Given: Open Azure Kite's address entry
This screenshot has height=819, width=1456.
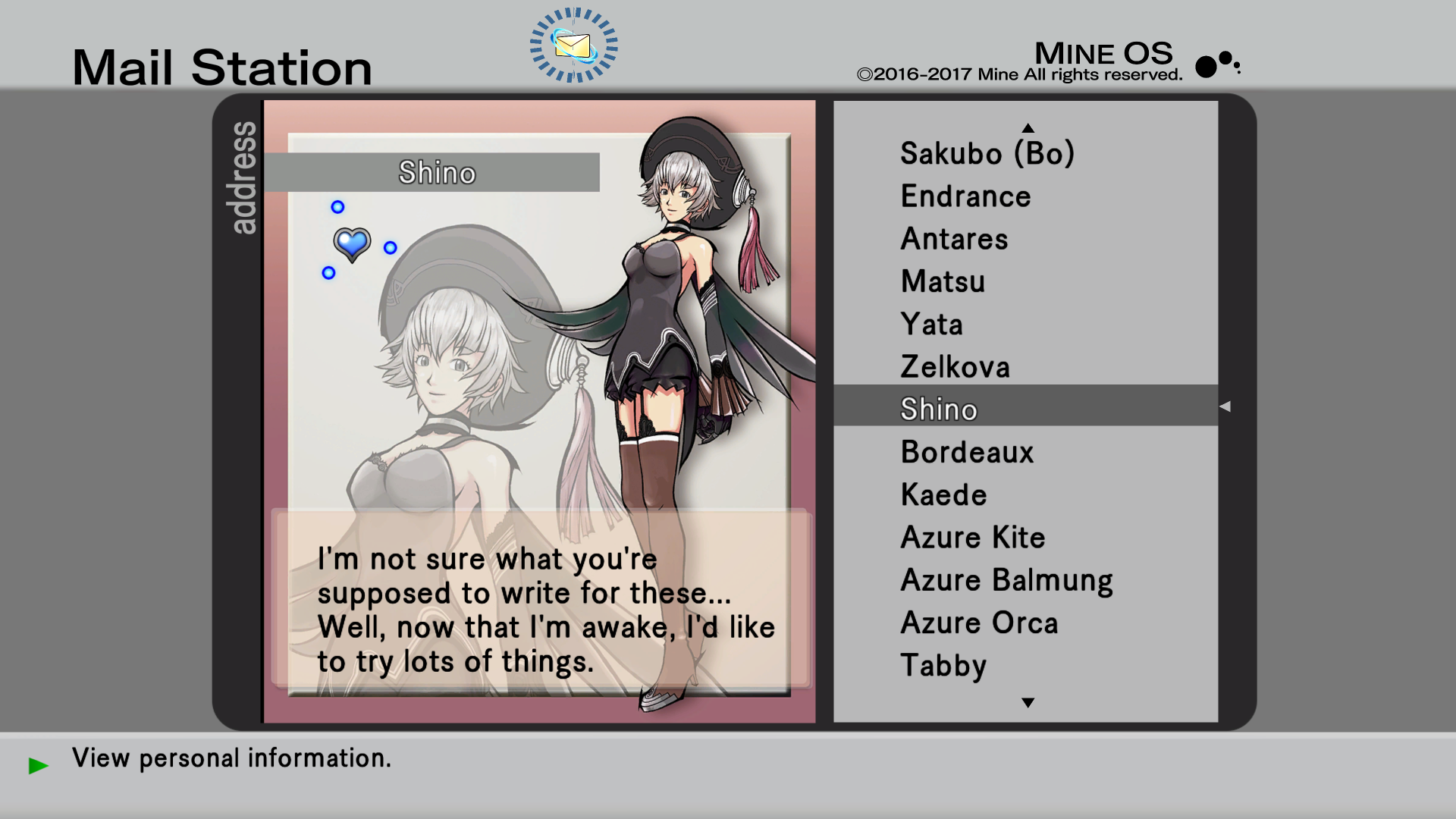Looking at the screenshot, I should point(972,537).
